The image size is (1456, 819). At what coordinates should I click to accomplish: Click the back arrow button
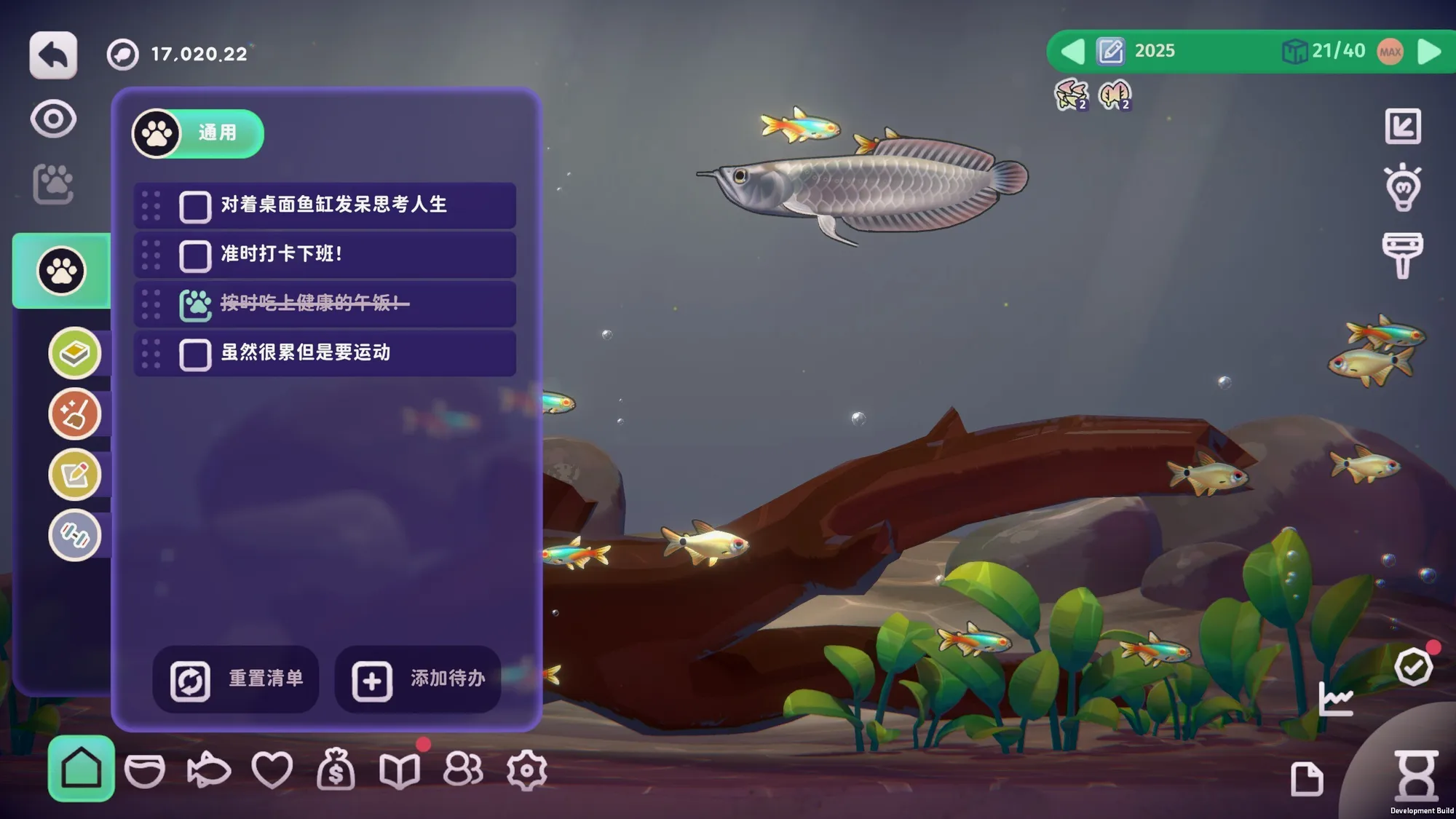[x=53, y=55]
